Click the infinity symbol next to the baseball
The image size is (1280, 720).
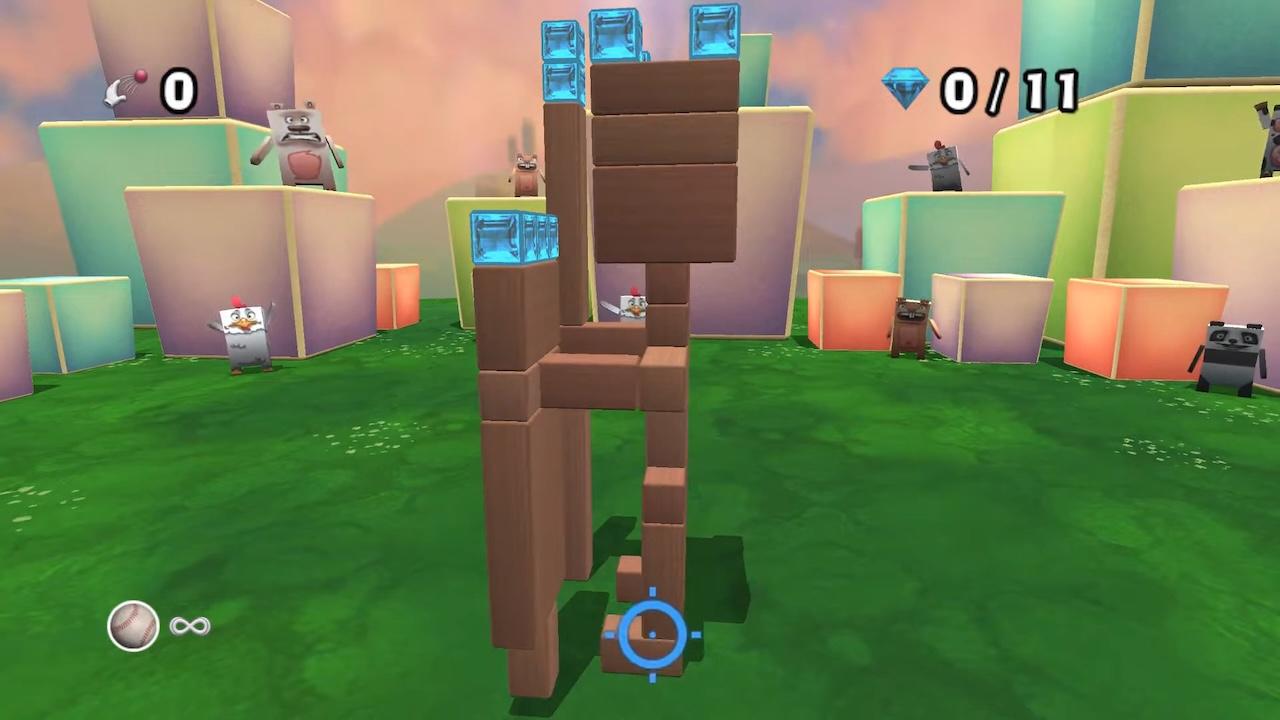(190, 625)
